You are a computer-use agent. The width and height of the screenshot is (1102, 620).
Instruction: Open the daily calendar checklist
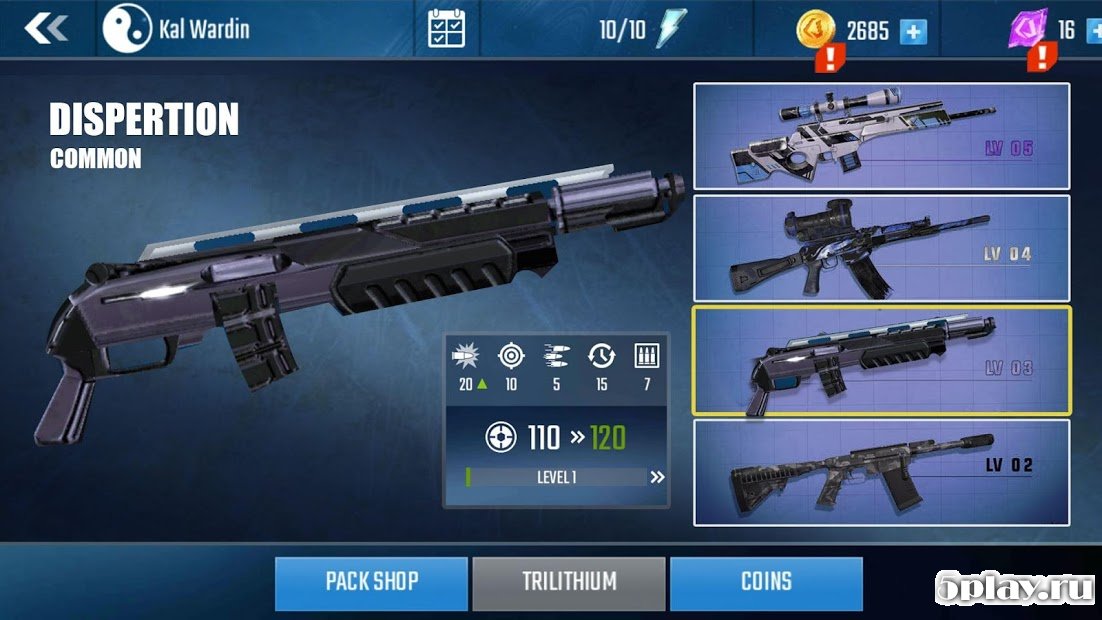click(x=445, y=29)
